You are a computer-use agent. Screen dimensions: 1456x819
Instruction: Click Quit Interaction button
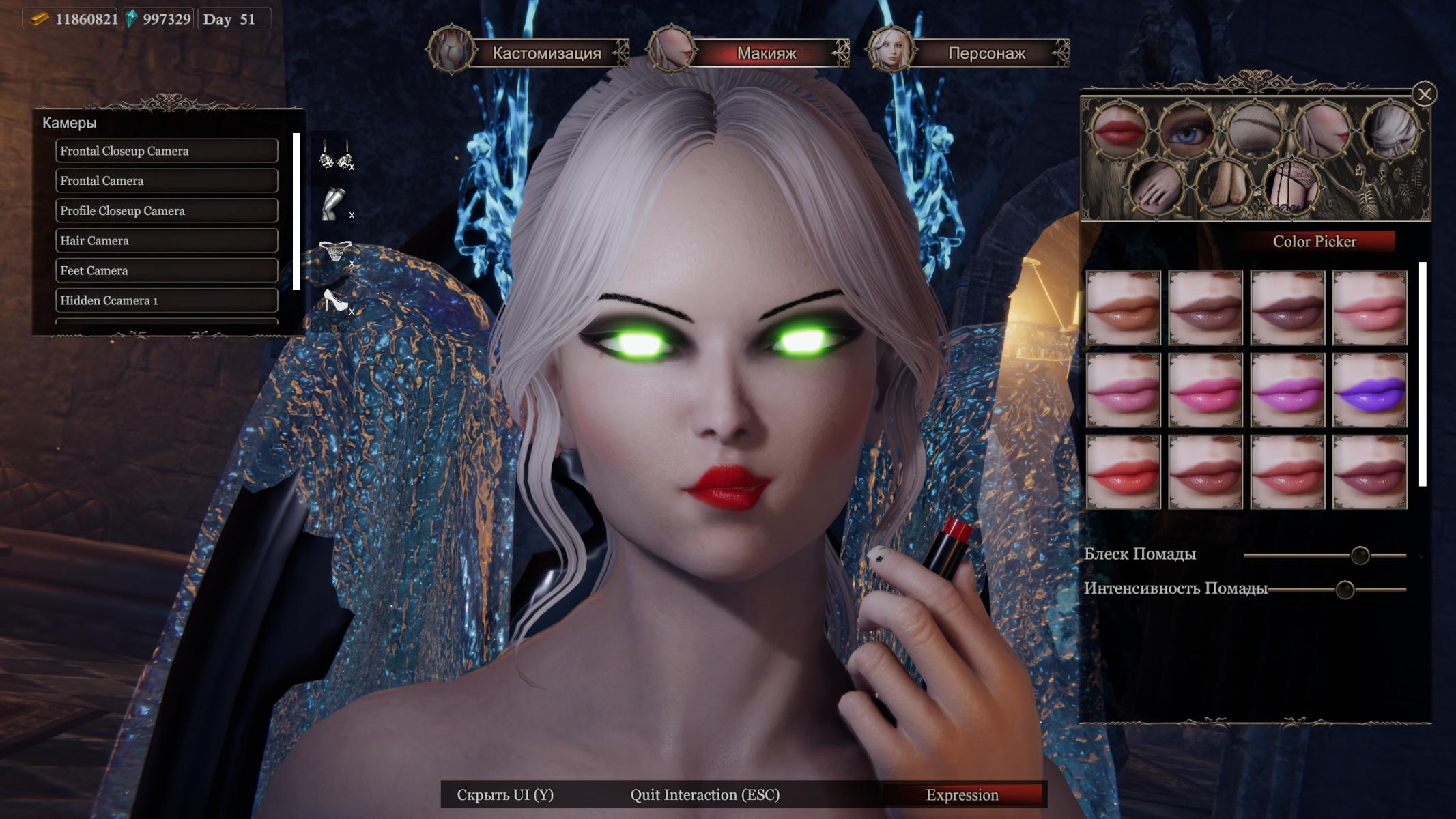(x=704, y=795)
